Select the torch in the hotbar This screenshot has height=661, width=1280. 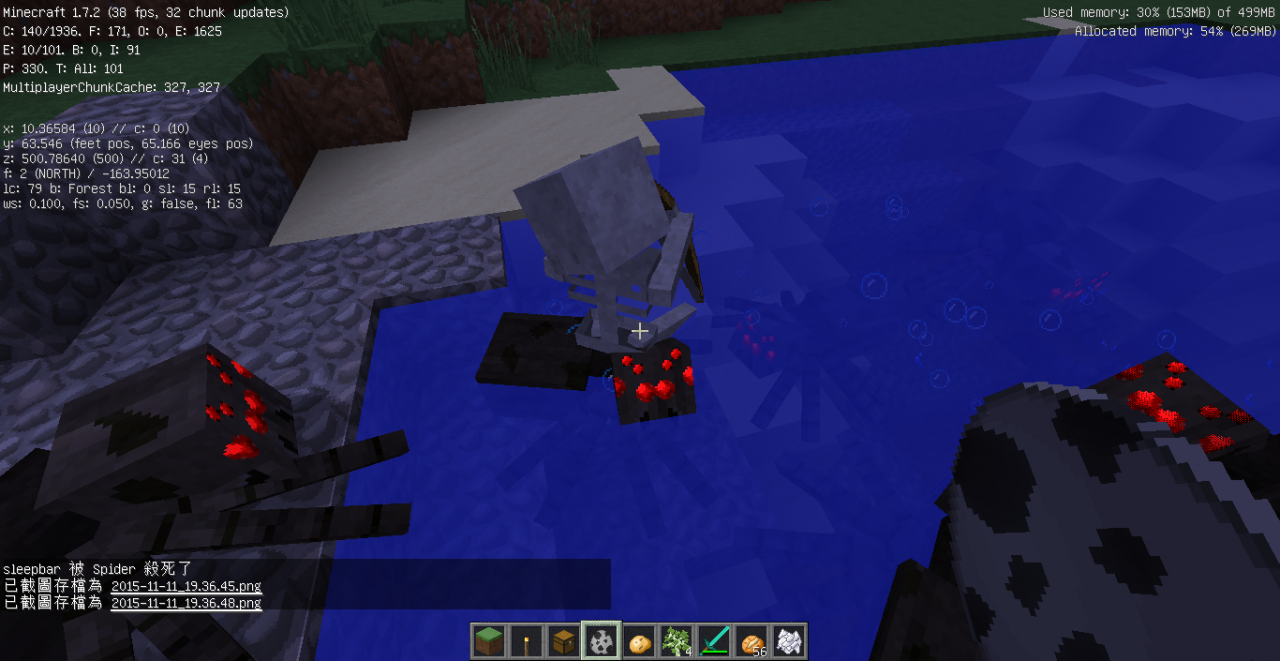(526, 641)
